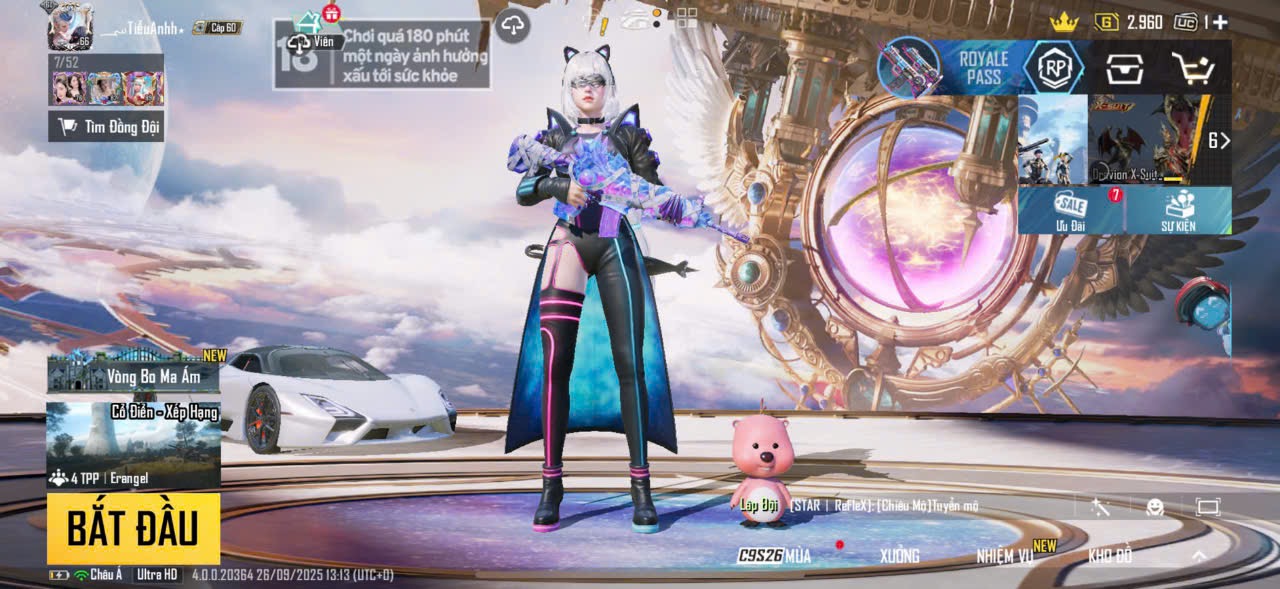Image resolution: width=1280 pixels, height=589 pixels.
Task: Click the cloud download icon
Action: tap(512, 25)
